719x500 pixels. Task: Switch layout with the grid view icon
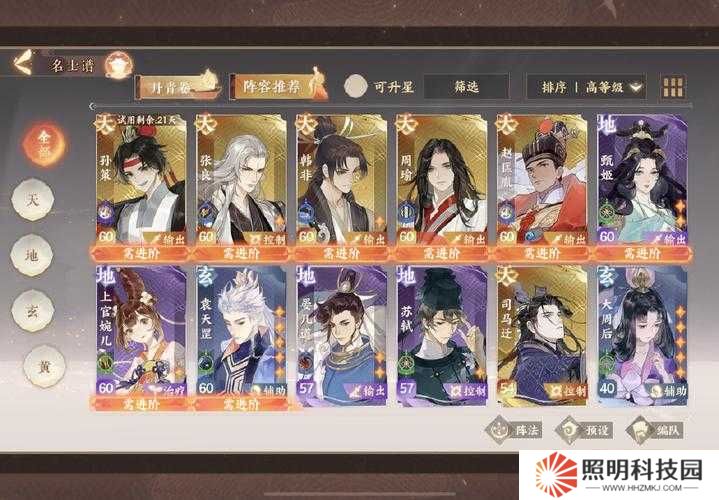pyautogui.click(x=674, y=87)
